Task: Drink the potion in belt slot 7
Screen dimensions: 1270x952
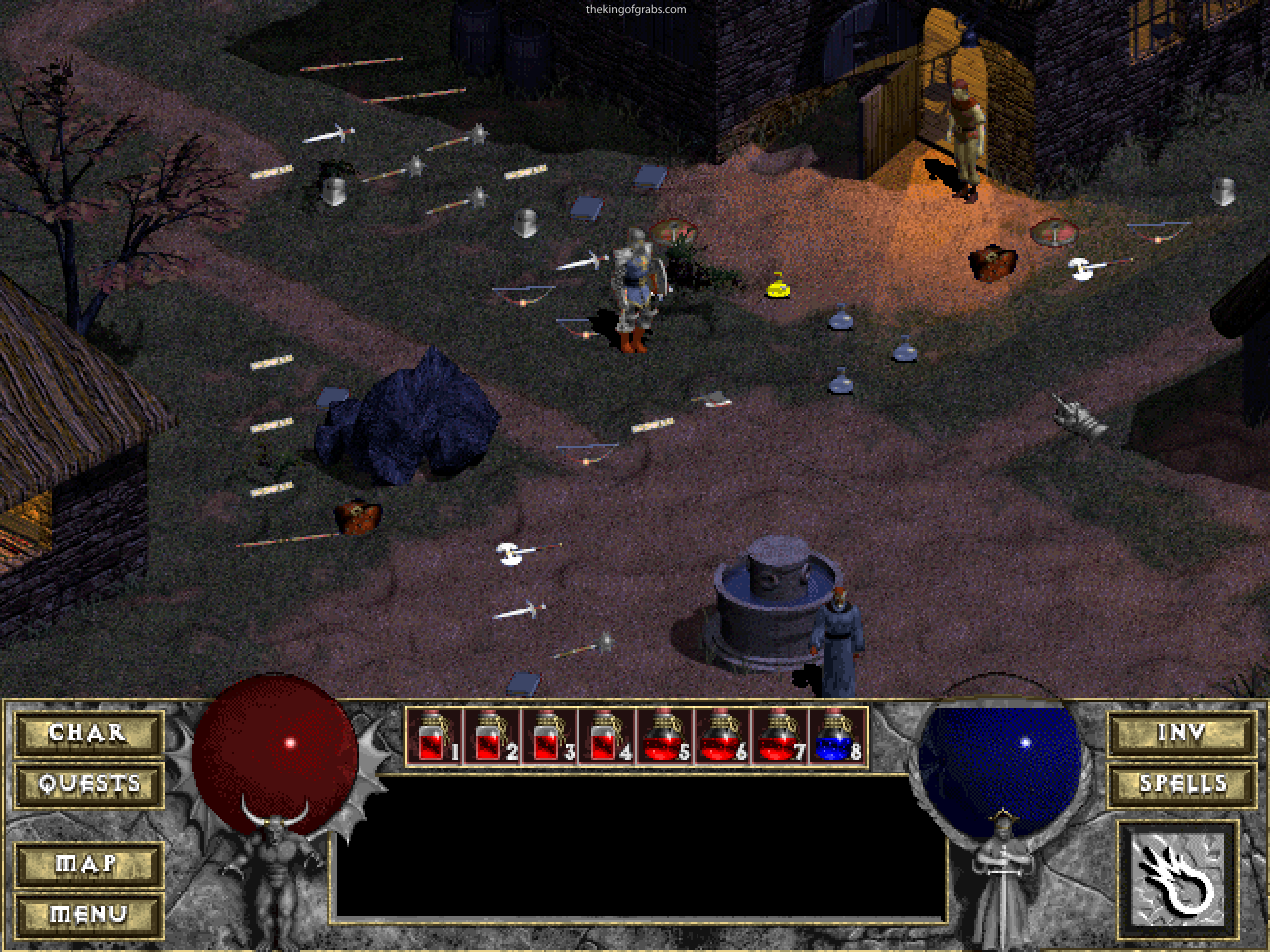Action: click(776, 734)
